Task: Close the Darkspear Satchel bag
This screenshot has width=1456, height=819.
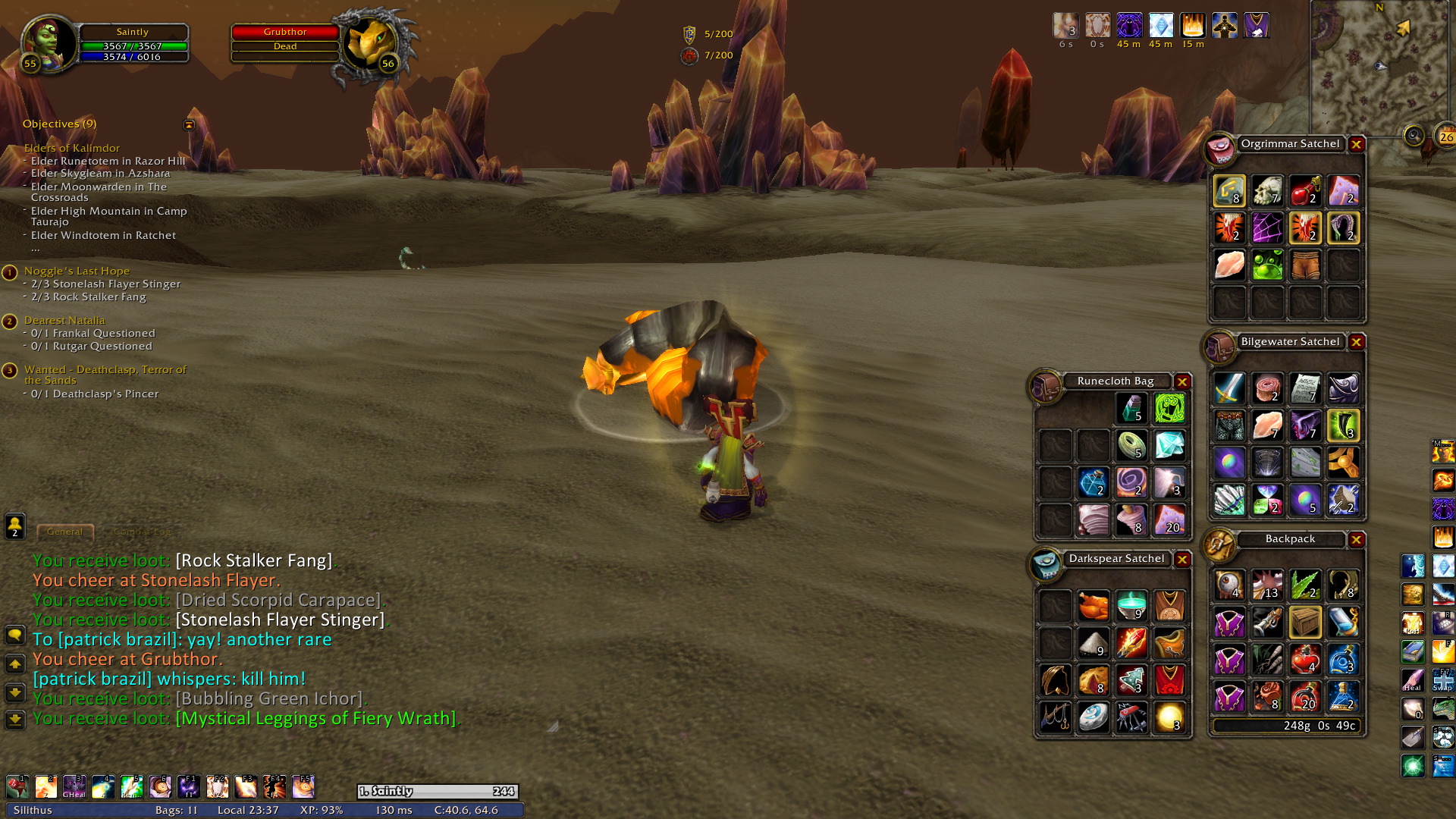Action: click(1182, 560)
